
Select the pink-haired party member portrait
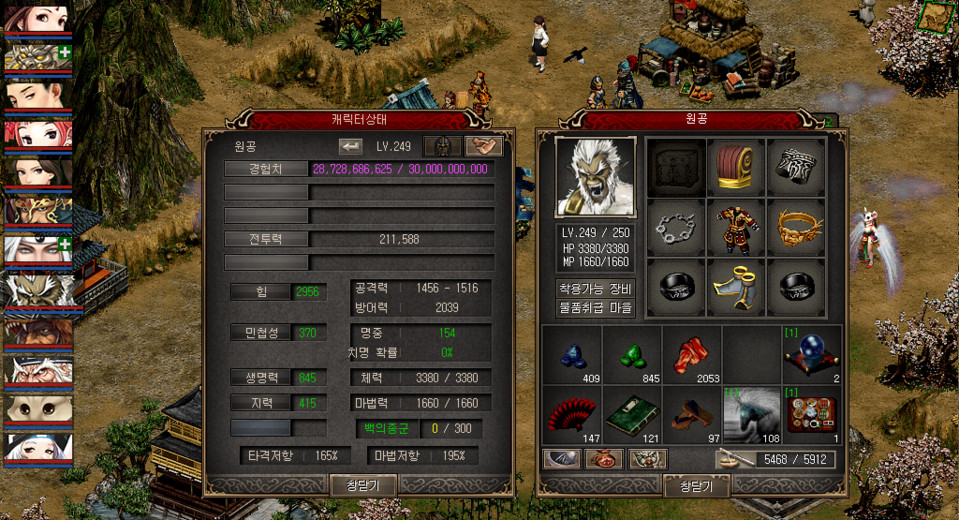click(36, 134)
